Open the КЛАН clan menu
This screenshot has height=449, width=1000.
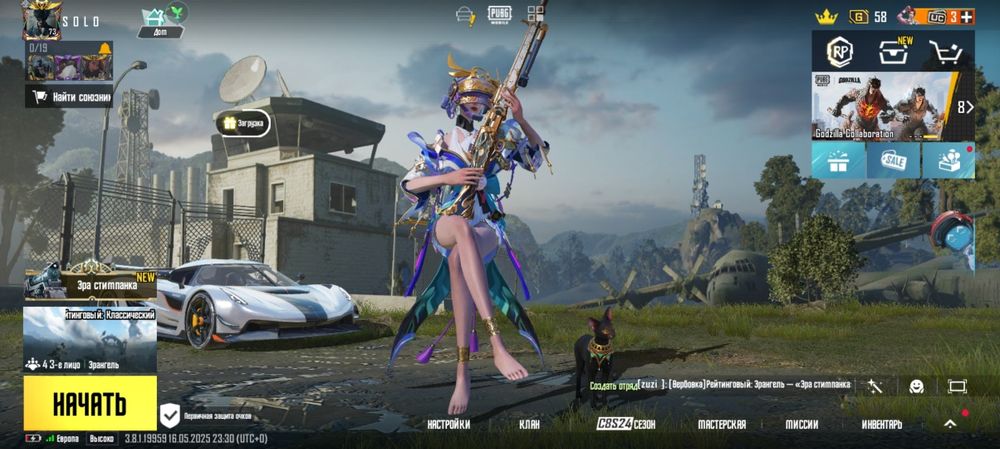coord(529,424)
